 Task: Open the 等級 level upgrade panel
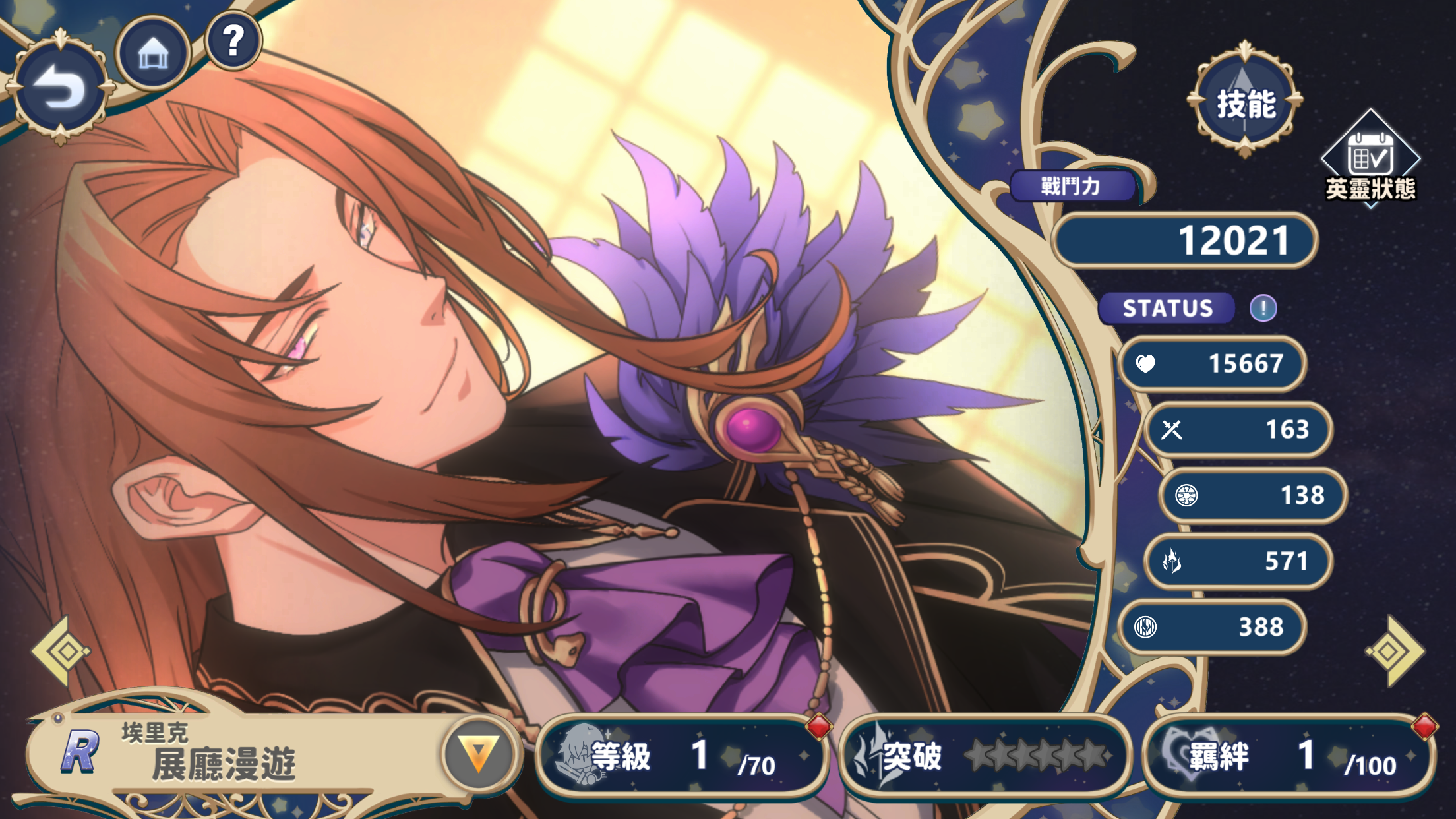(682, 756)
